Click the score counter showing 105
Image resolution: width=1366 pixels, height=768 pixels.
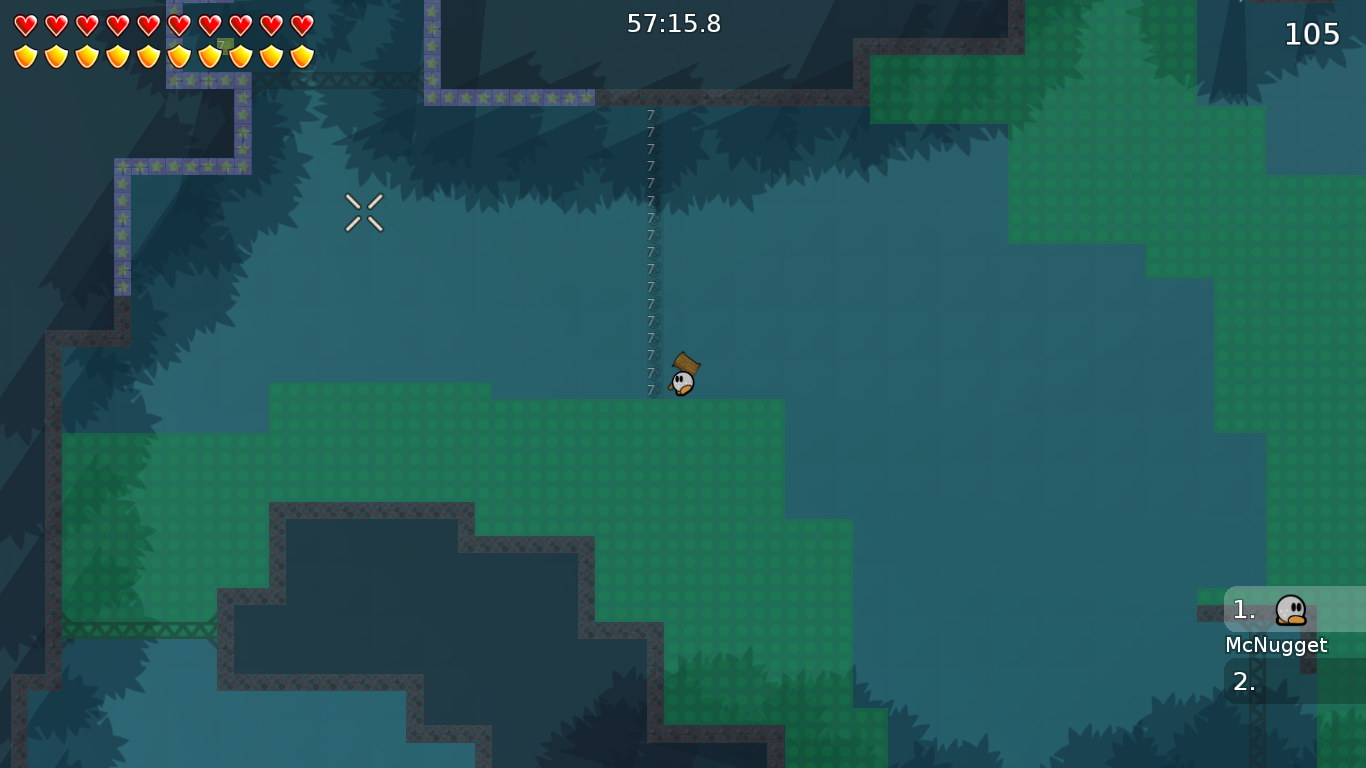[x=1311, y=34]
